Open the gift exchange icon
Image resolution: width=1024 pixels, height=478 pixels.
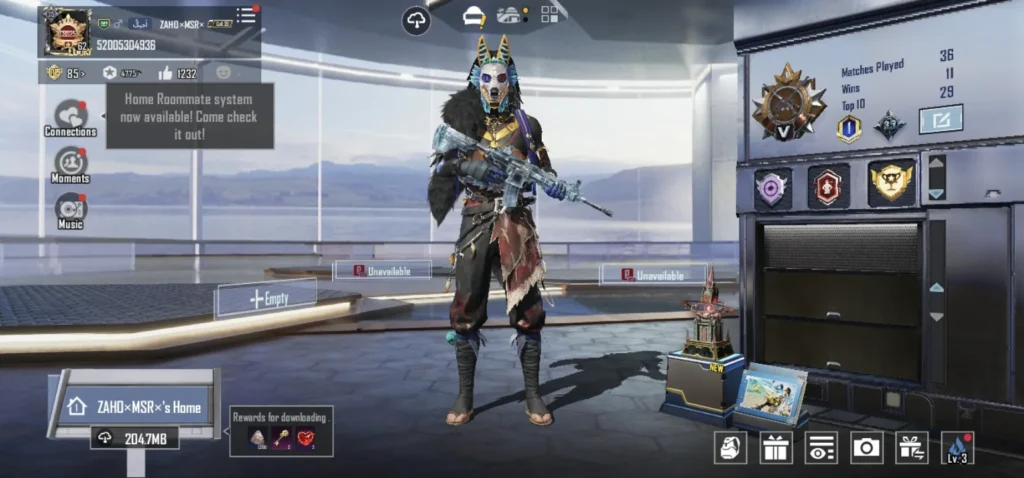[x=911, y=447]
